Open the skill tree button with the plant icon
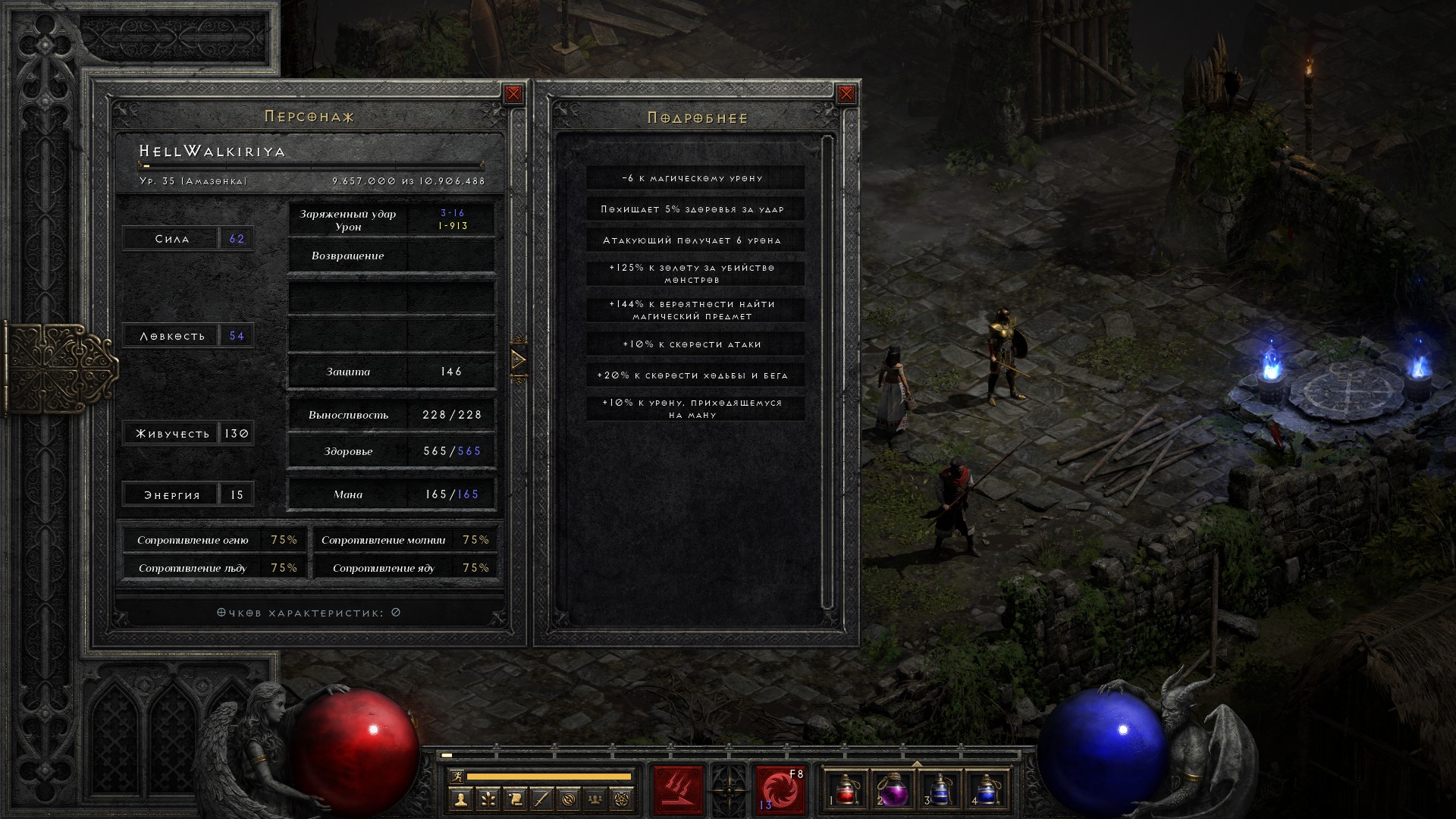The image size is (1456, 819). [x=488, y=799]
